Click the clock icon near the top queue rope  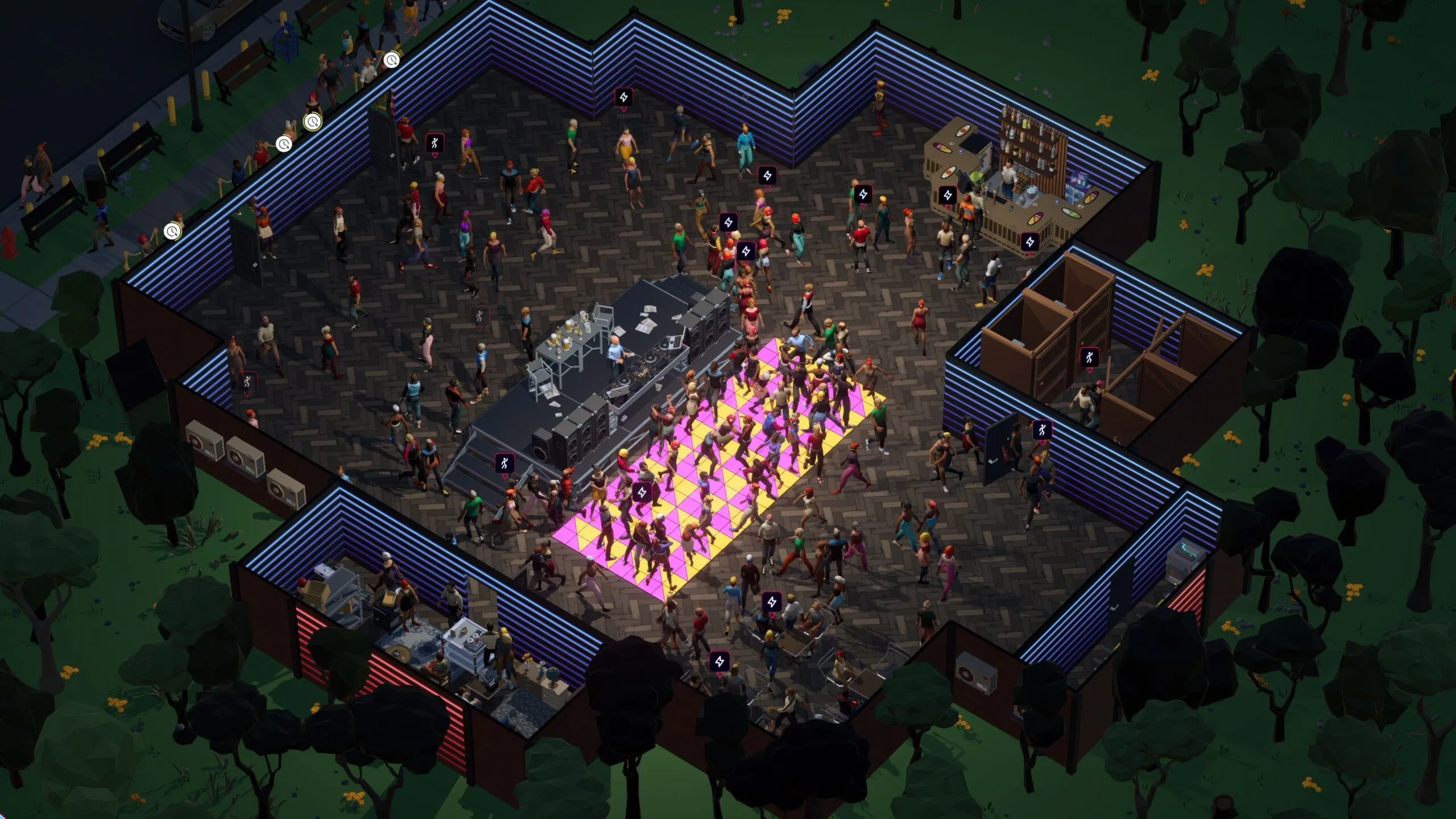click(x=391, y=61)
